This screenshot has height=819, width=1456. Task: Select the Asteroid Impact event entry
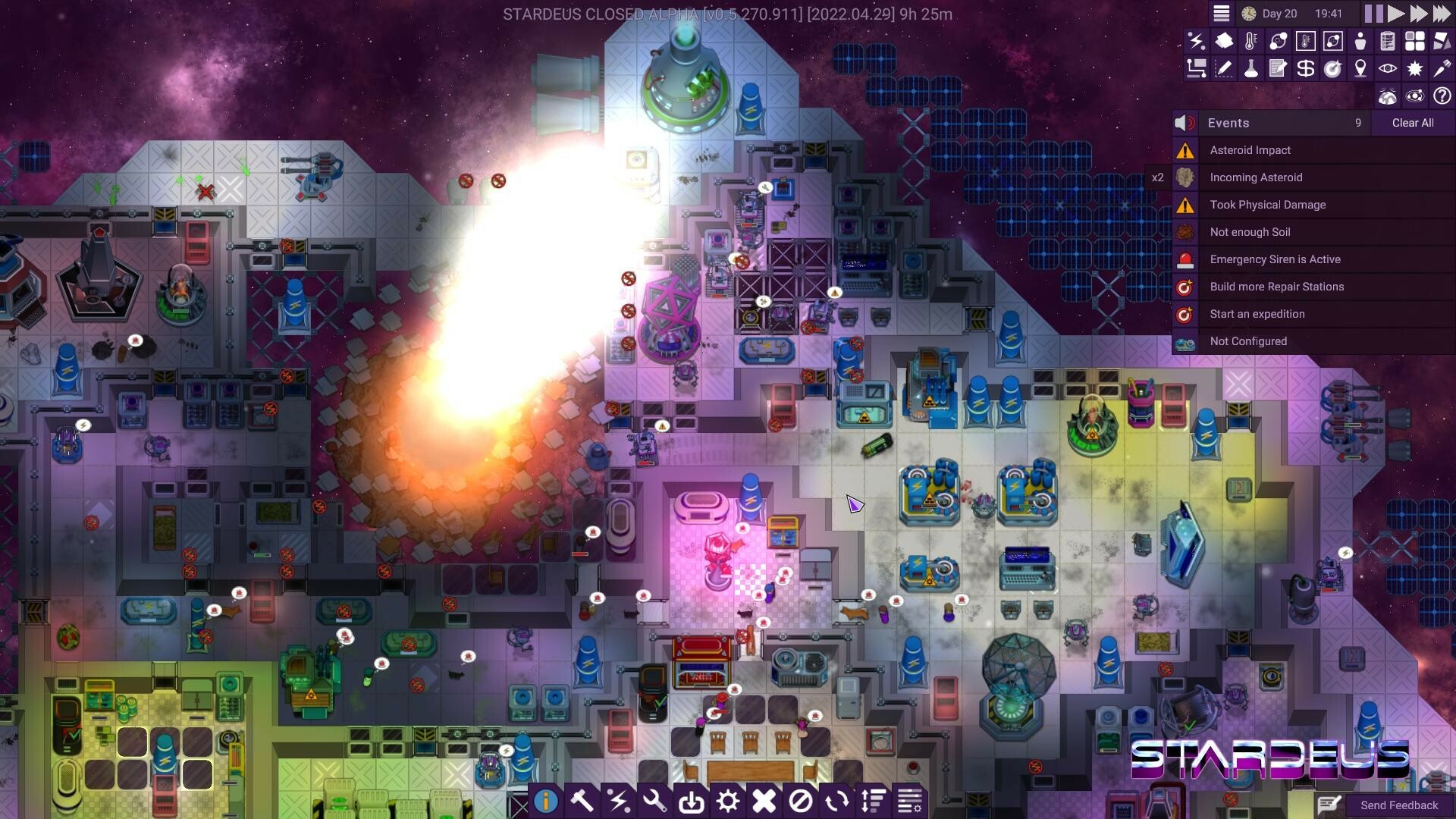pos(1251,150)
